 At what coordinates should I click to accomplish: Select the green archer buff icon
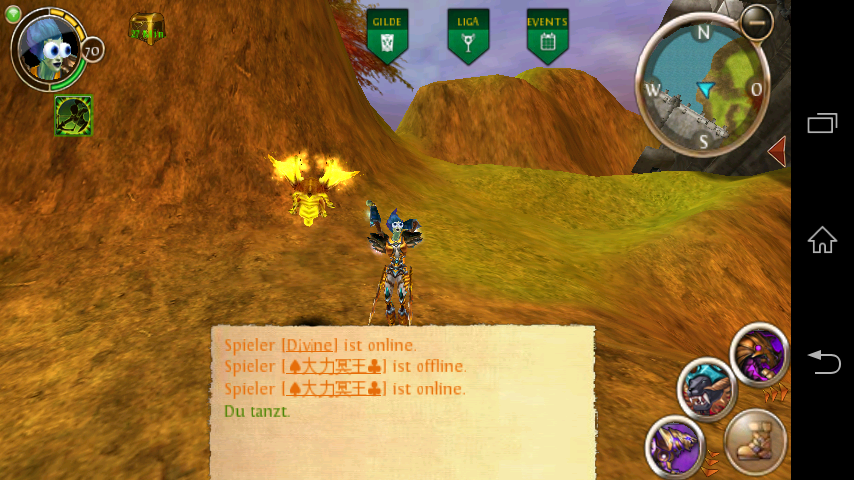click(73, 115)
